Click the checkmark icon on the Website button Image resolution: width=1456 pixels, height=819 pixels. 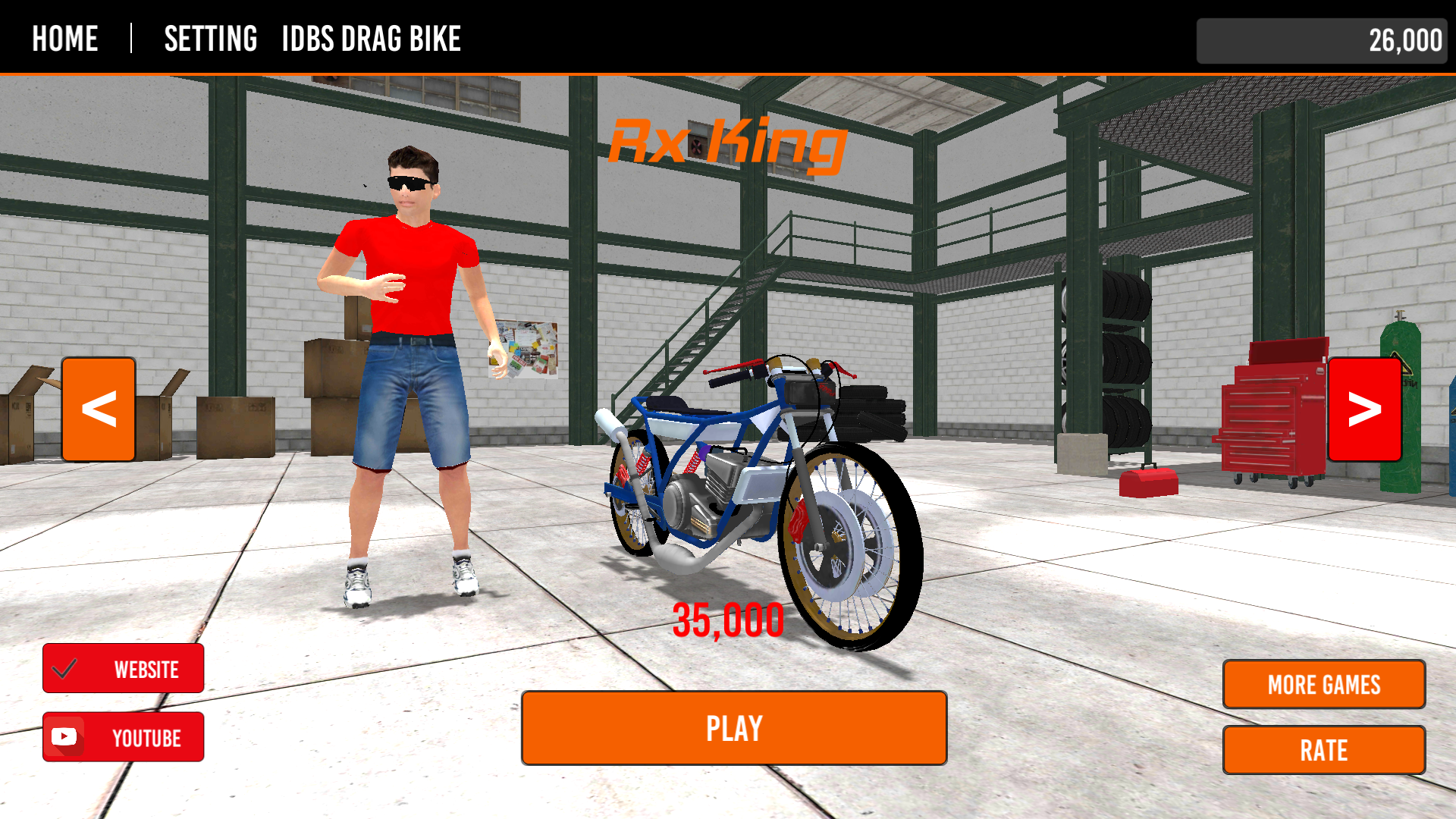(65, 669)
